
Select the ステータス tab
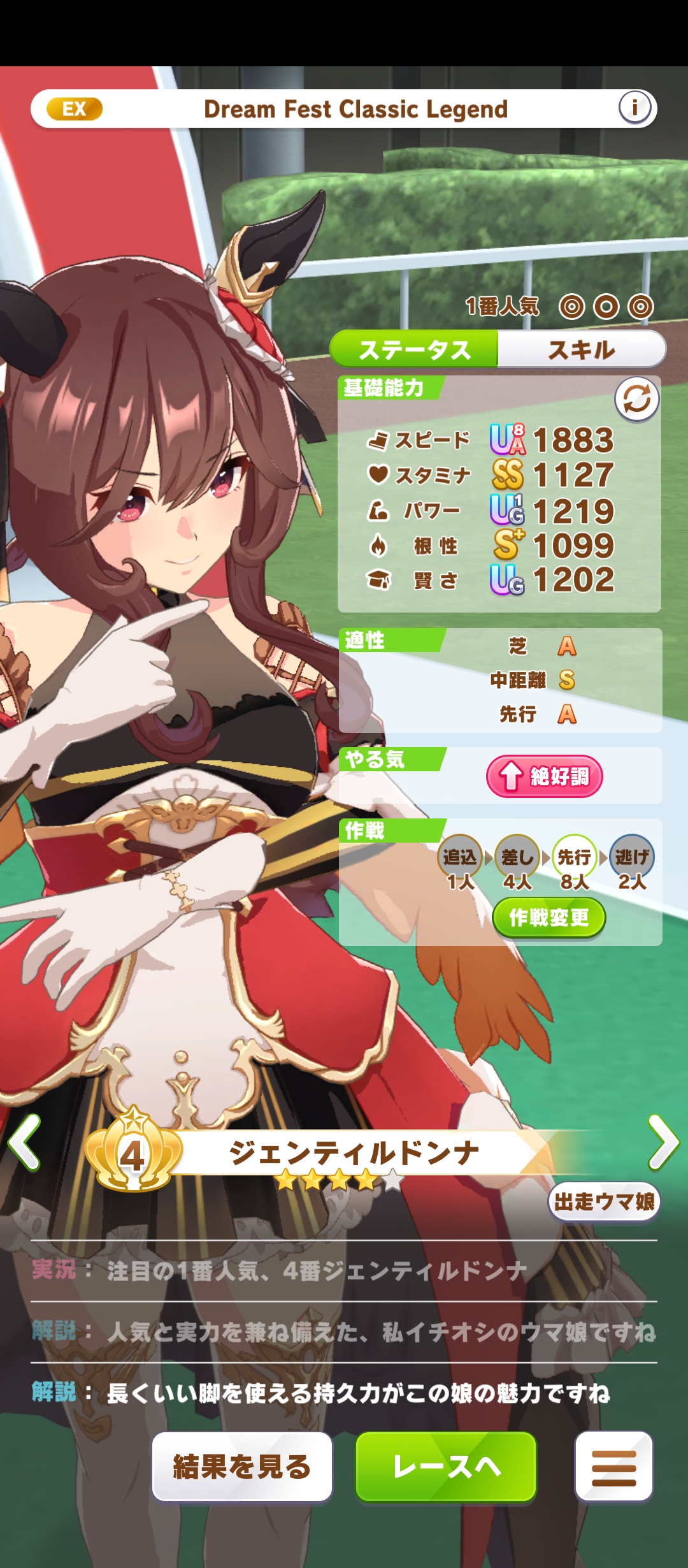tap(414, 349)
